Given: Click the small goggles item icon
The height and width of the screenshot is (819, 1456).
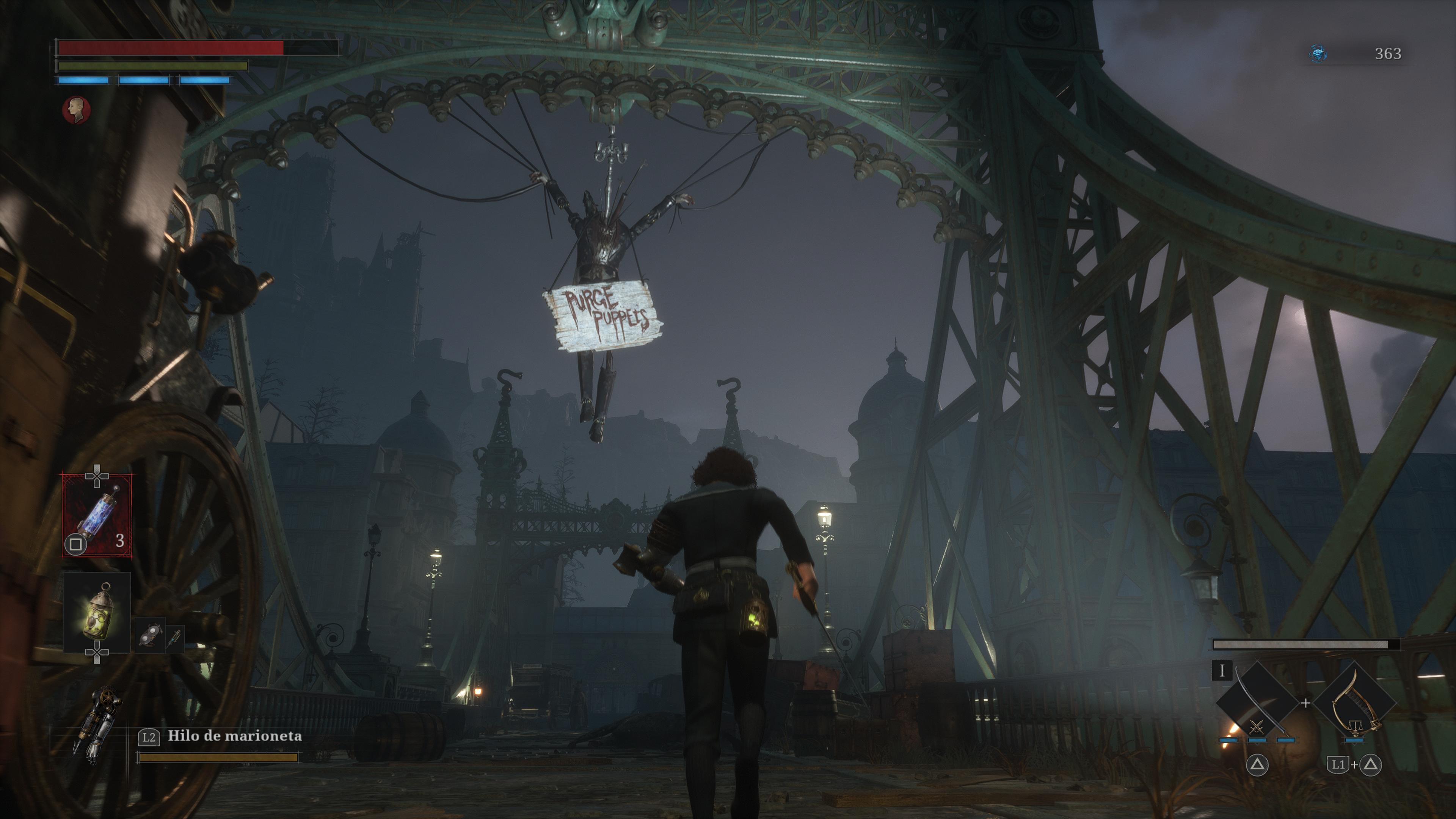Looking at the screenshot, I should 149,635.
